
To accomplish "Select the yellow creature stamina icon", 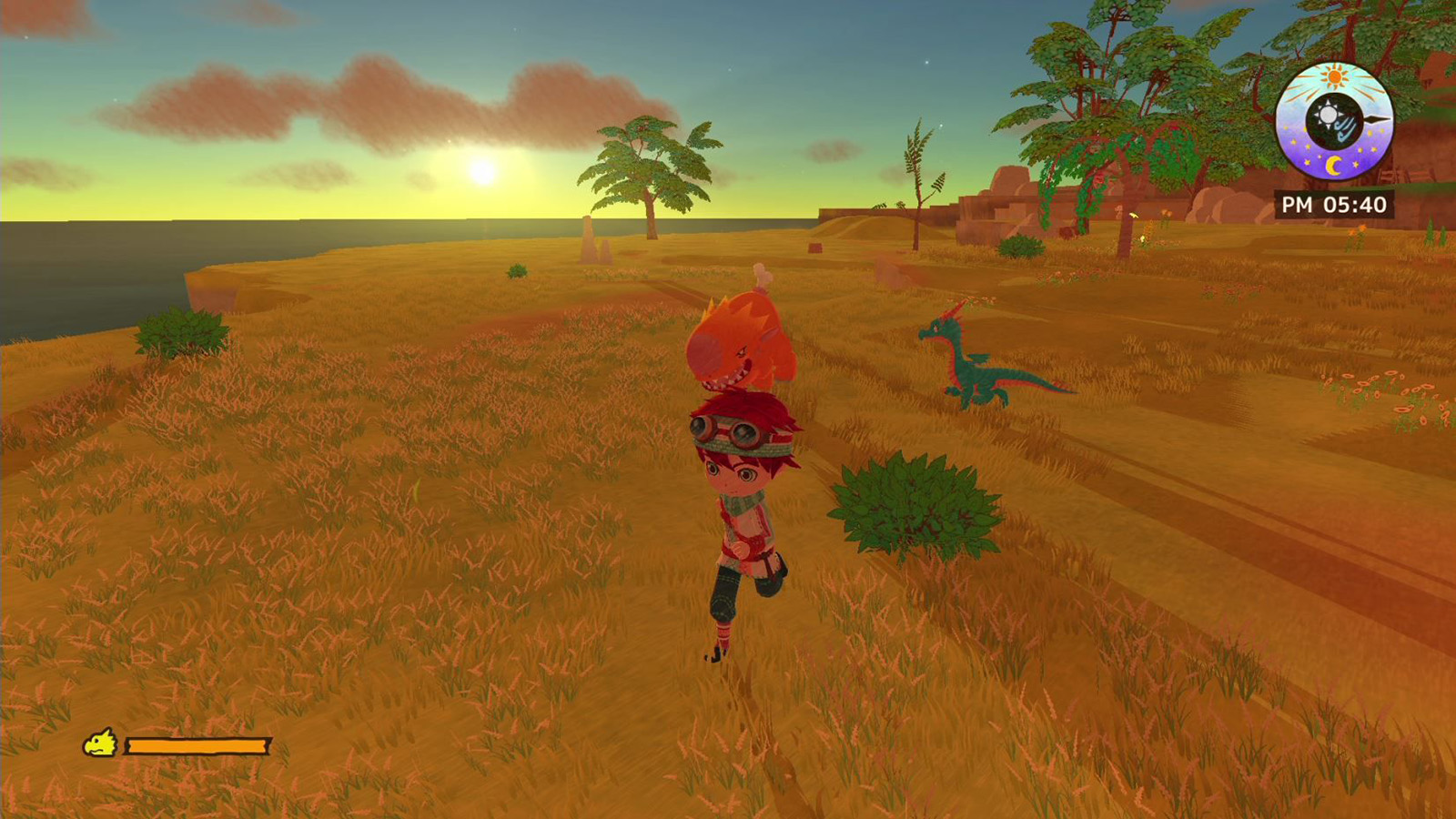I will click(101, 743).
